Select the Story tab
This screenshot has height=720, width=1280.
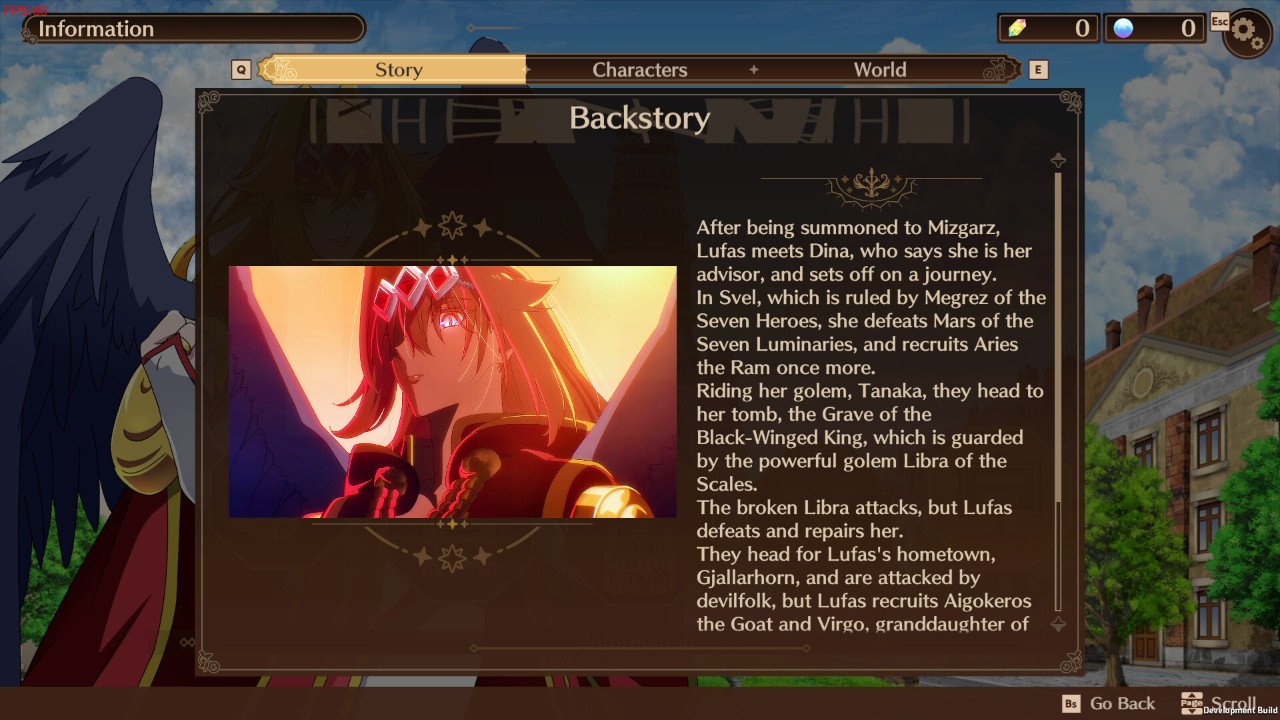(399, 69)
